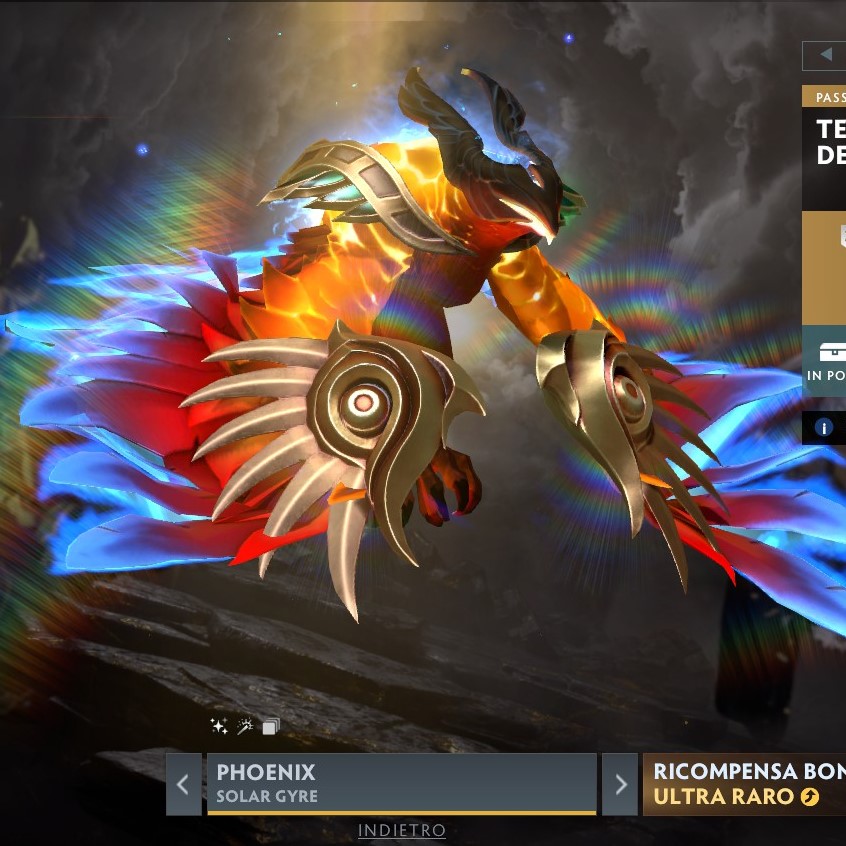Collapse the side panel with the triangle arrow

pyautogui.click(x=825, y=55)
